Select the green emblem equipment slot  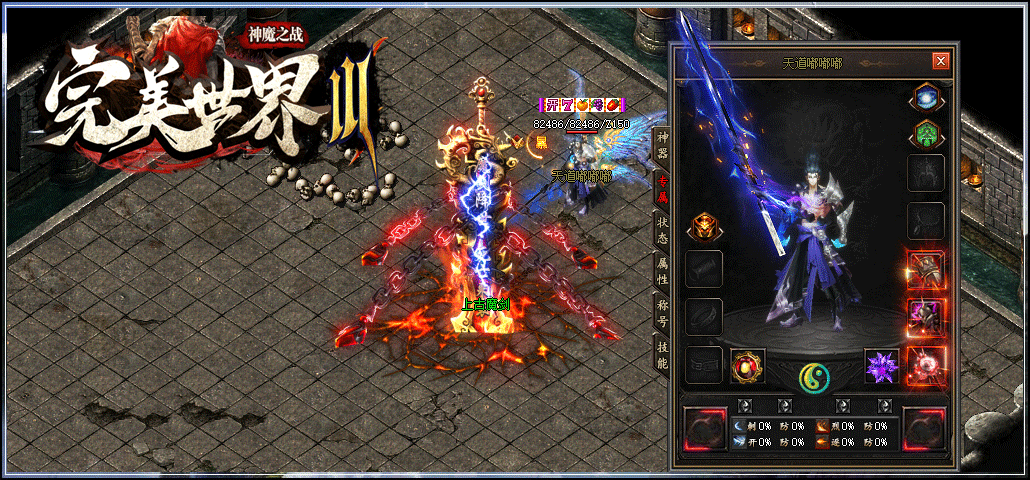pos(926,134)
